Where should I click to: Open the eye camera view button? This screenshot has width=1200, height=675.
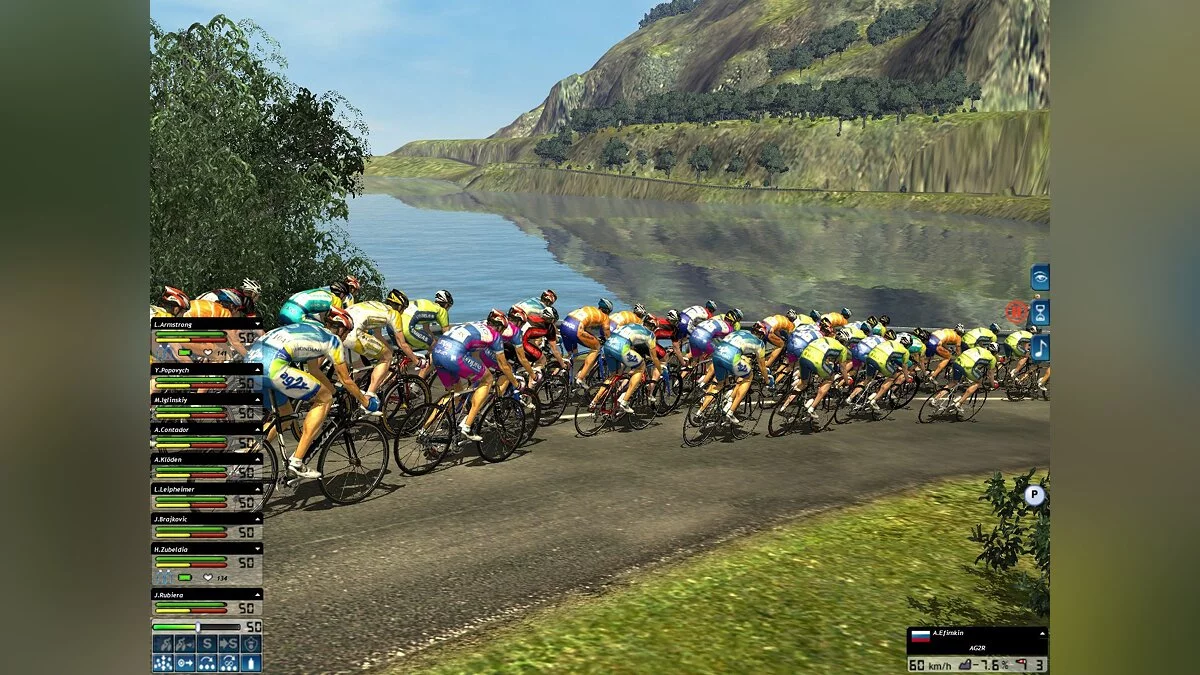1040,277
